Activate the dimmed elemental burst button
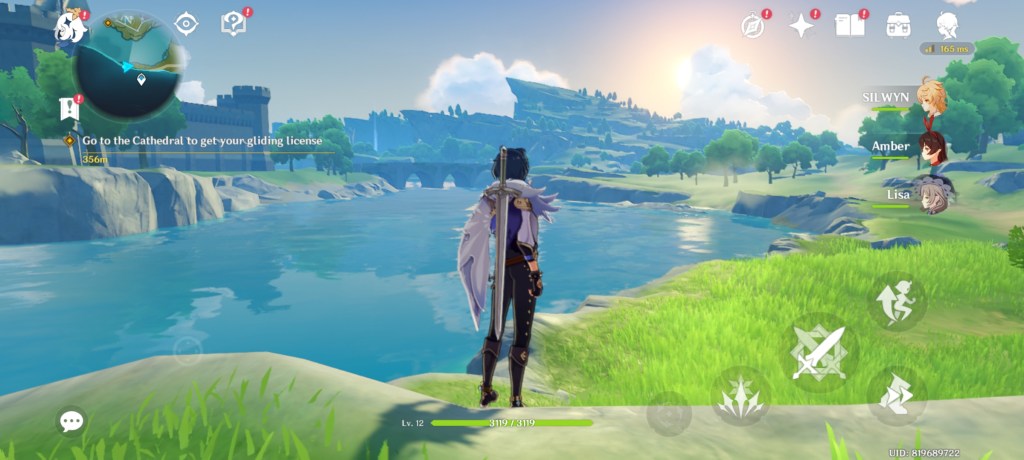The image size is (1024, 460). coord(669,413)
